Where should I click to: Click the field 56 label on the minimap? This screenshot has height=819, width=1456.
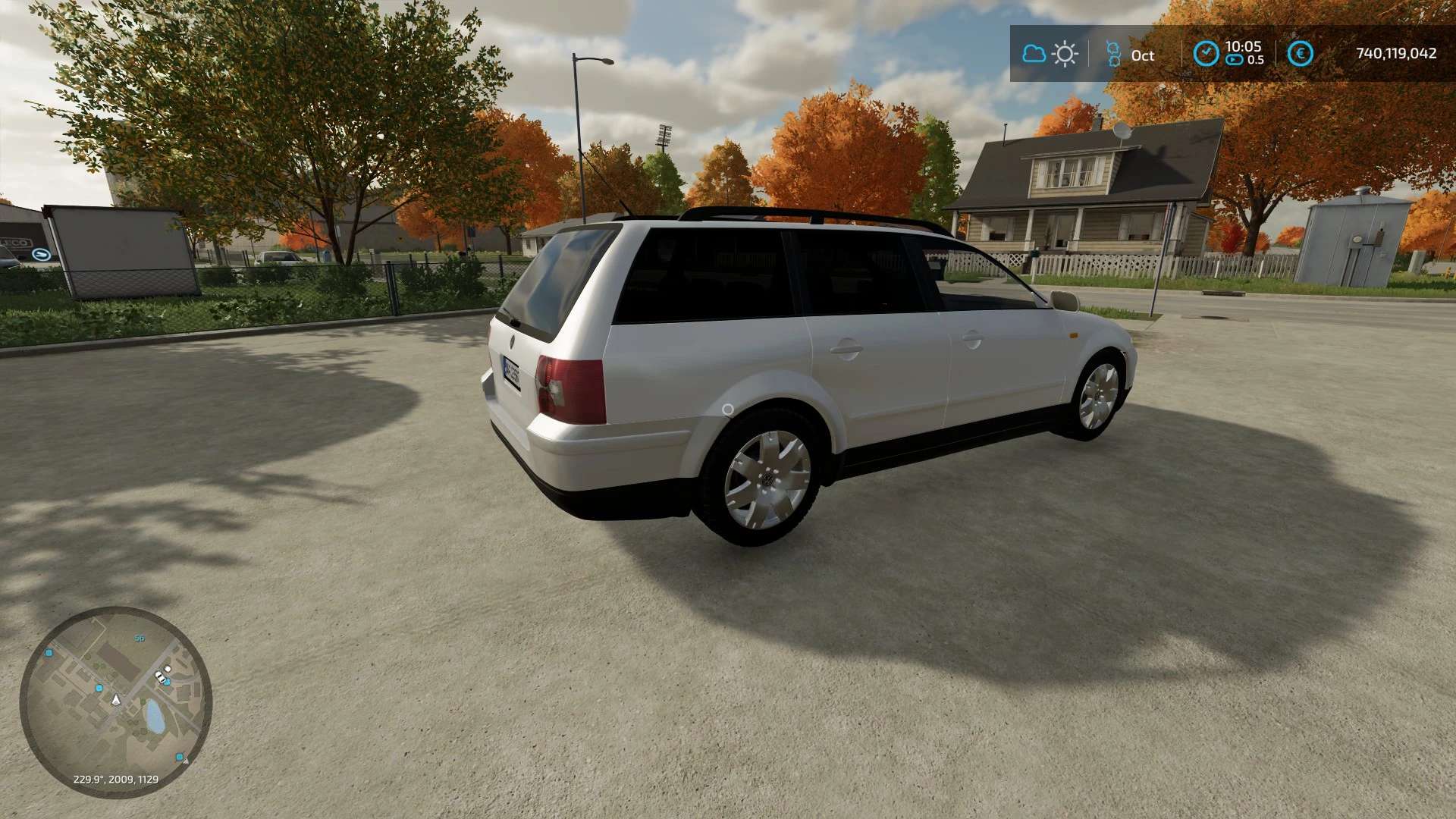click(x=139, y=639)
